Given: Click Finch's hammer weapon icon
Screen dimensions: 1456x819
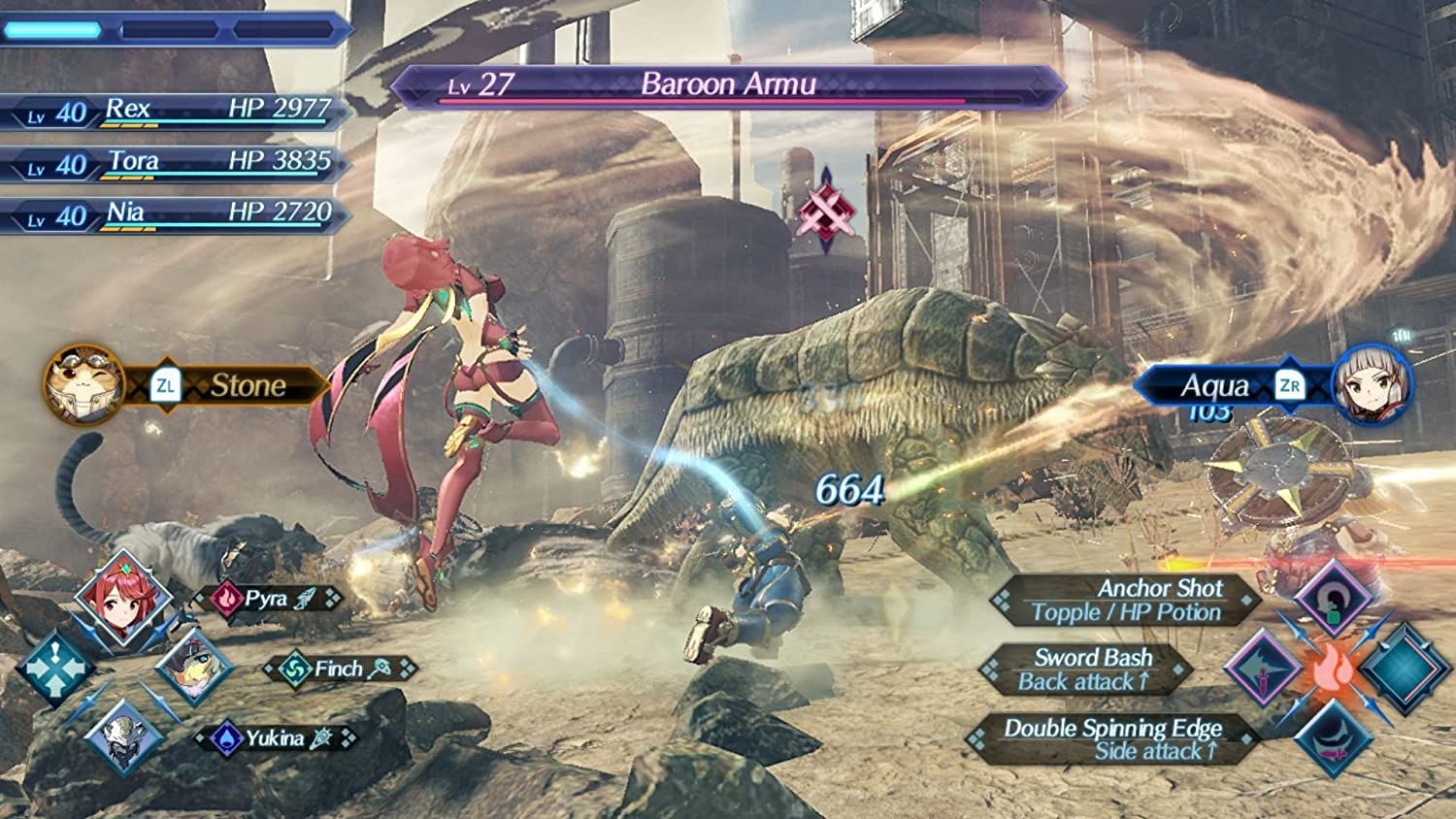Looking at the screenshot, I should tap(380, 670).
